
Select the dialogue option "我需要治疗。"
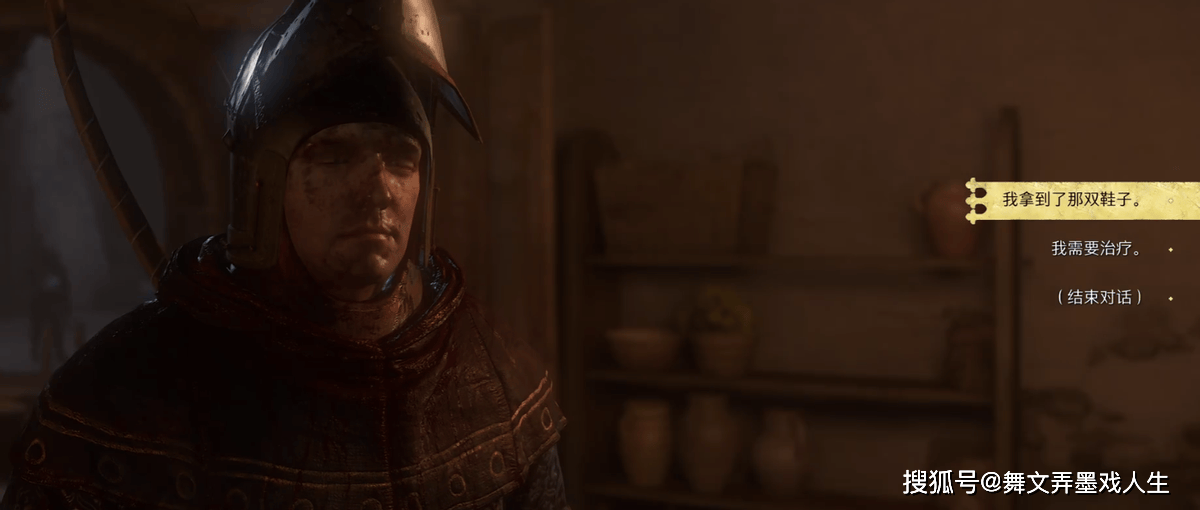tap(1096, 248)
